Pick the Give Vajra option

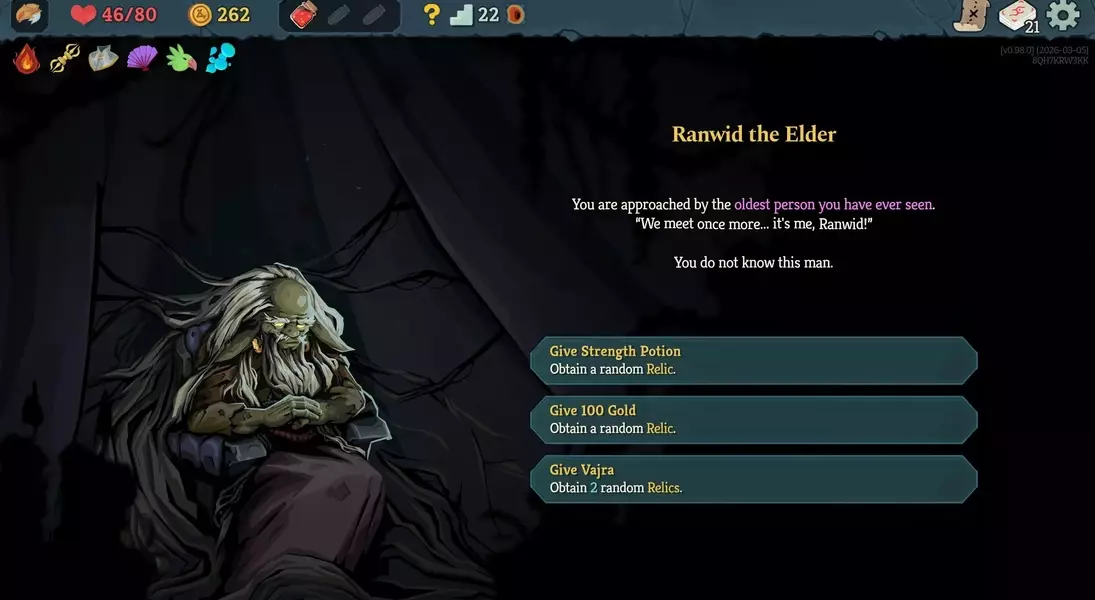coord(753,478)
